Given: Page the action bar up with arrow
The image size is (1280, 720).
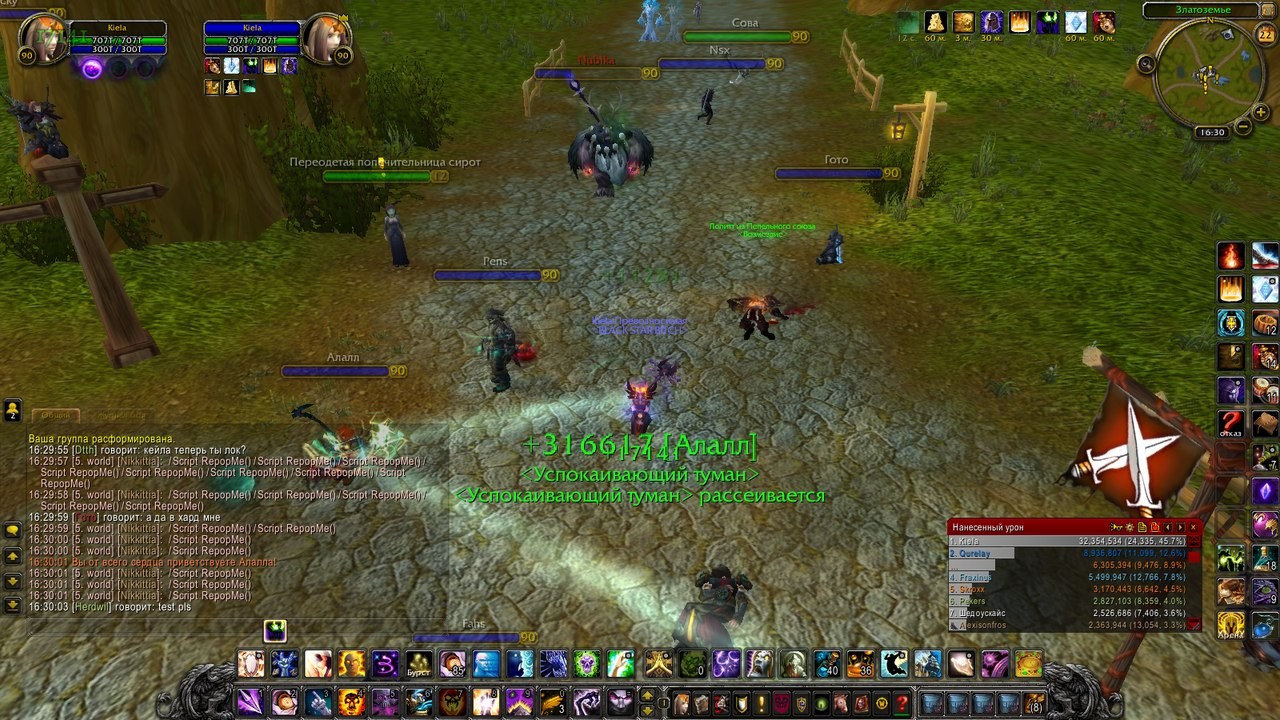Looking at the screenshot, I should click(x=647, y=696).
